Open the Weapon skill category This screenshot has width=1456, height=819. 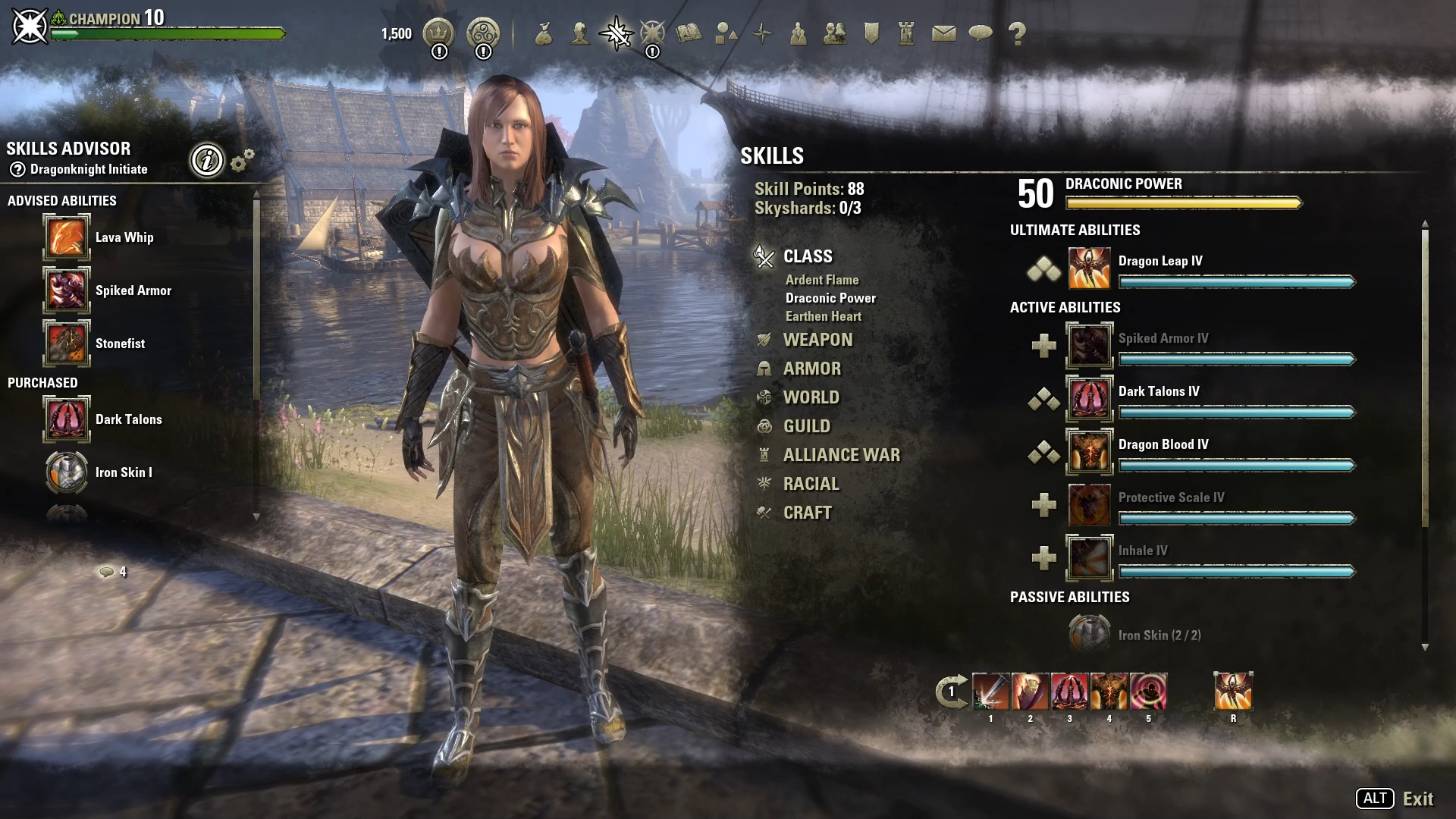point(817,340)
